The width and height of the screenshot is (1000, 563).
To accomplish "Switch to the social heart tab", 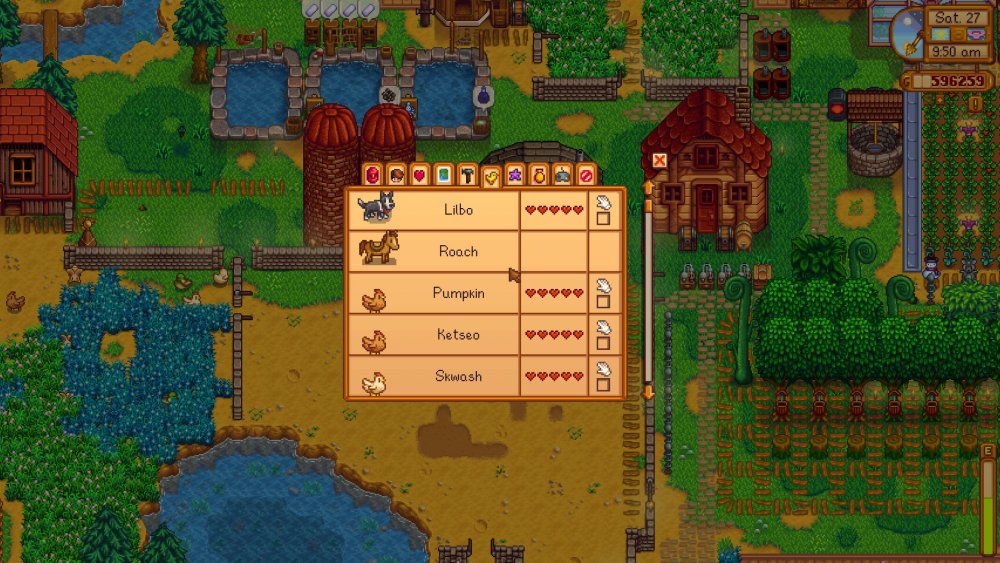I will pyautogui.click(x=419, y=175).
